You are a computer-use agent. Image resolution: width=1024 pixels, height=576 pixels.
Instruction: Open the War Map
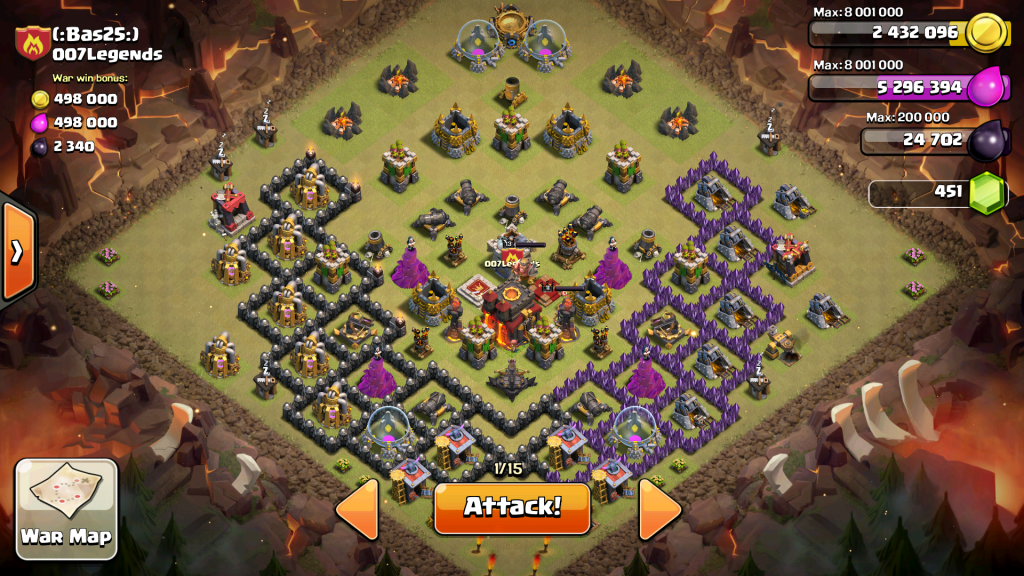67,508
